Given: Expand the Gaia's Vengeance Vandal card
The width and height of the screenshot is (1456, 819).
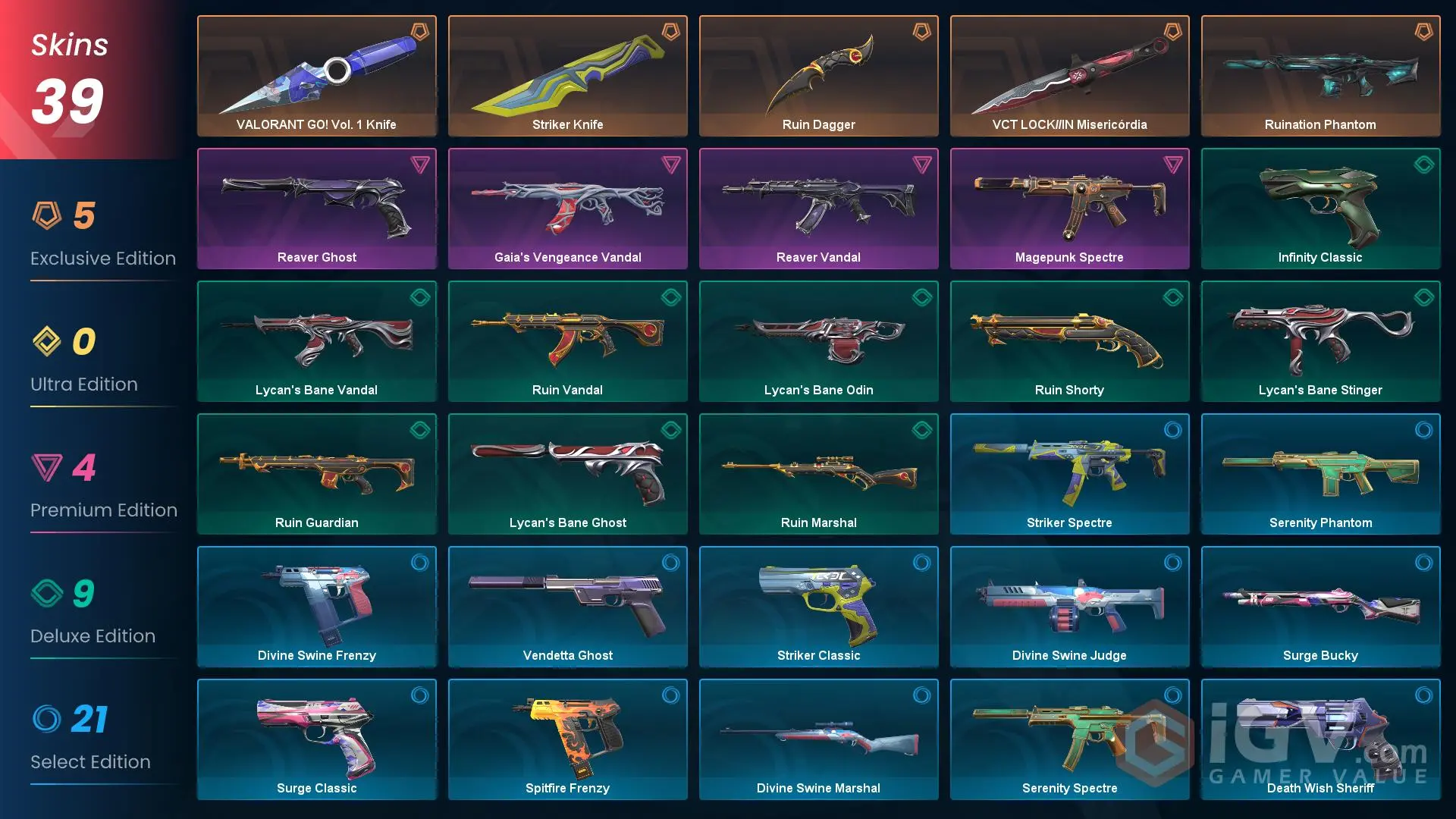Looking at the screenshot, I should [567, 209].
